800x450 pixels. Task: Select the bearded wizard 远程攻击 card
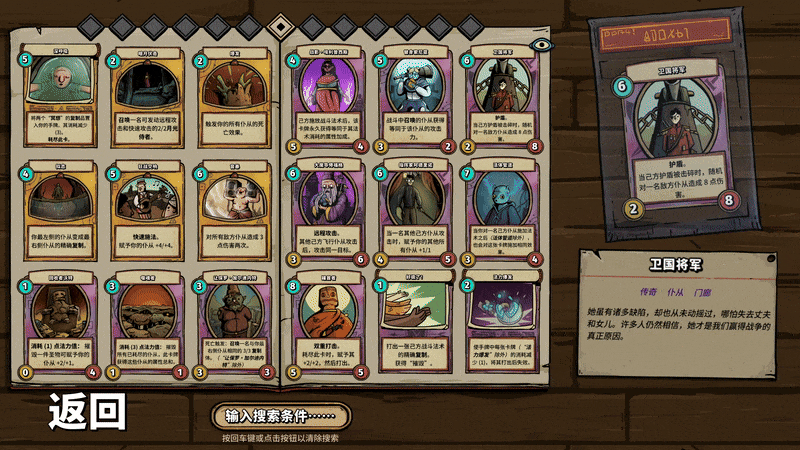point(321,214)
